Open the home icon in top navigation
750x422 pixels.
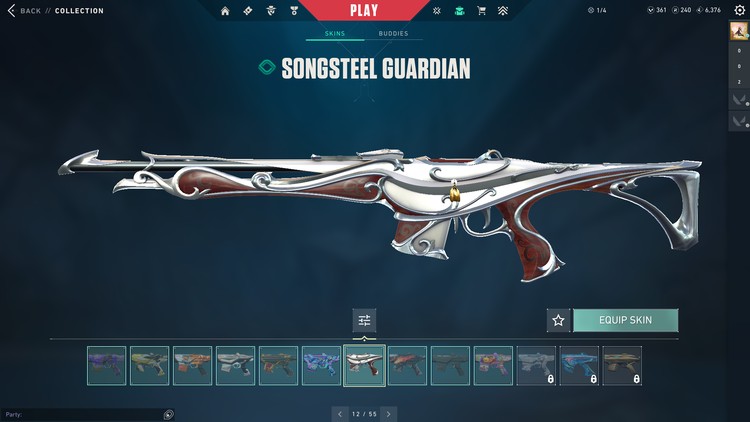coord(225,11)
